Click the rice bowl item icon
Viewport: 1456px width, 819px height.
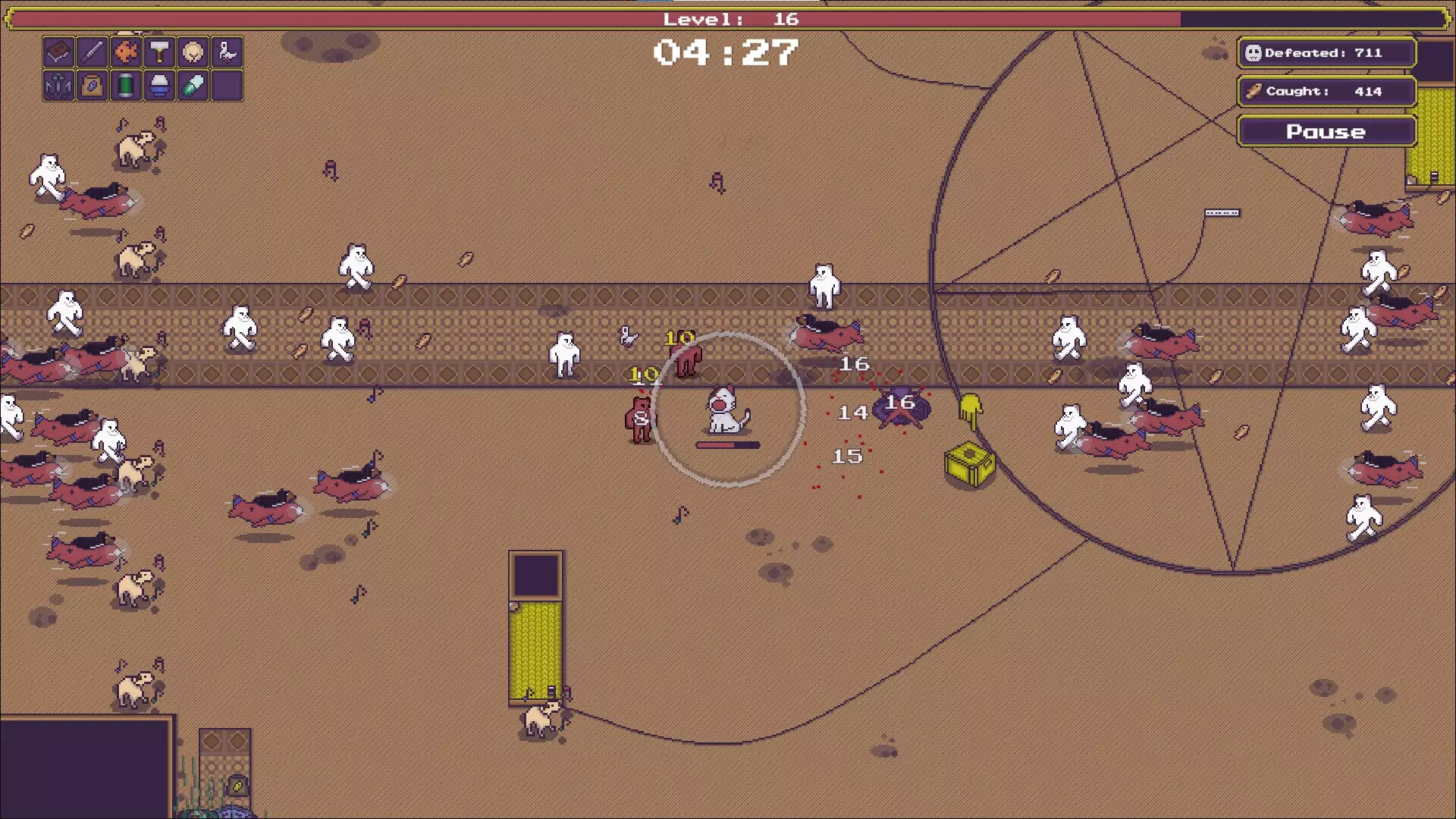(x=159, y=86)
